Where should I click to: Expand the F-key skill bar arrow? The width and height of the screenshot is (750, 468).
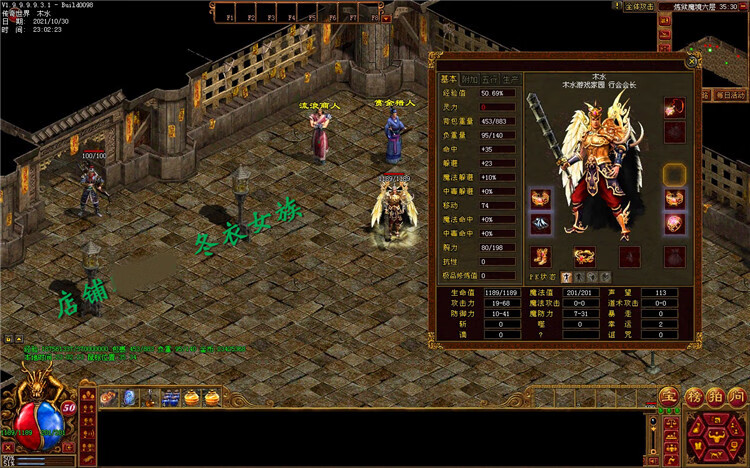(x=387, y=17)
